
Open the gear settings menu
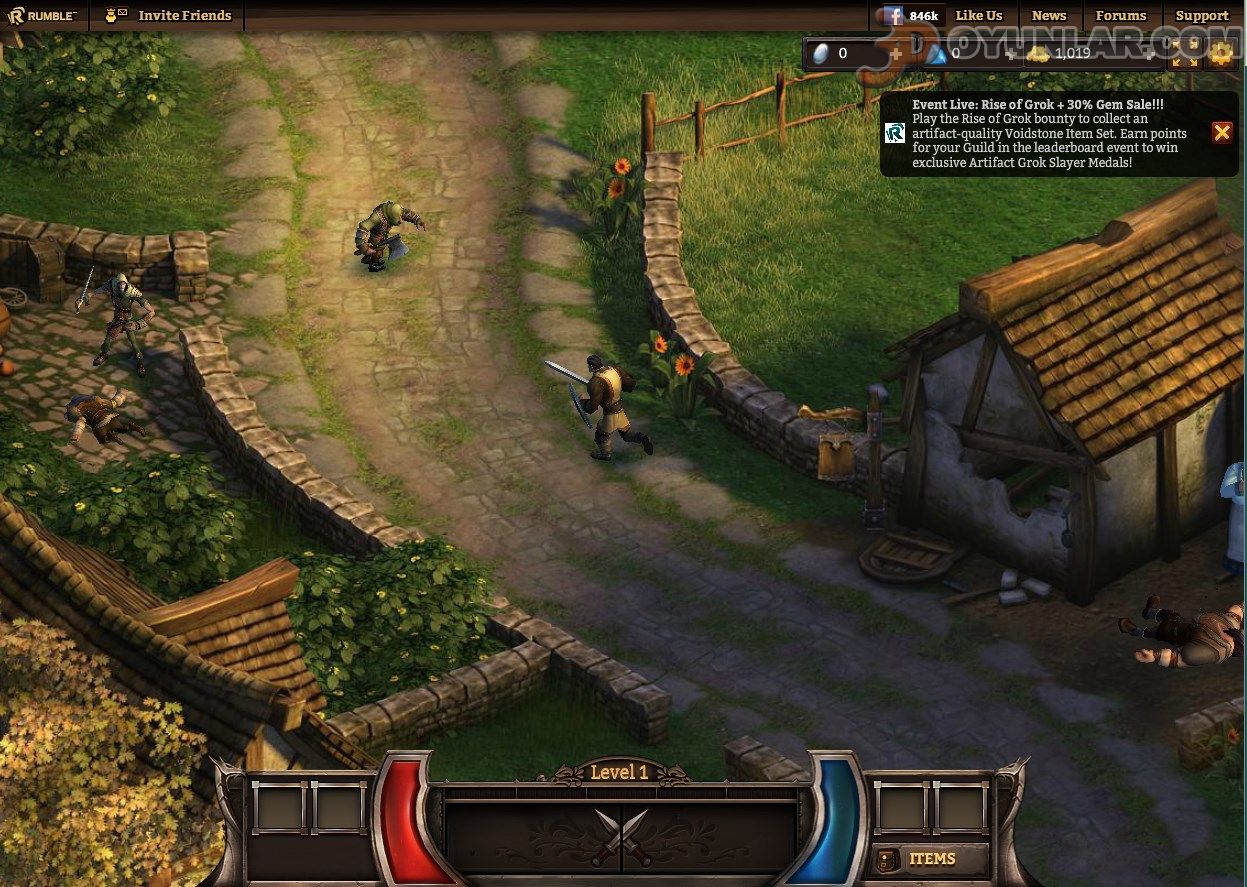point(1221,54)
